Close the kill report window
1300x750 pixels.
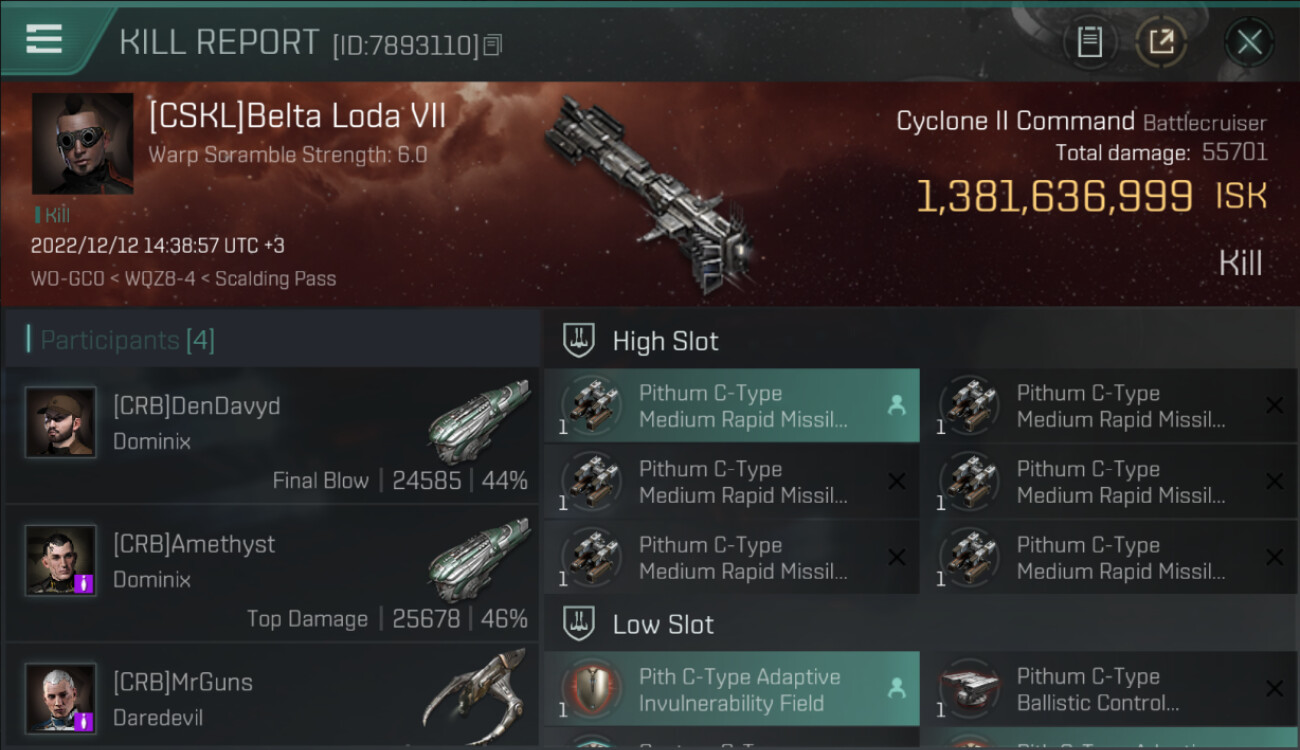1249,42
